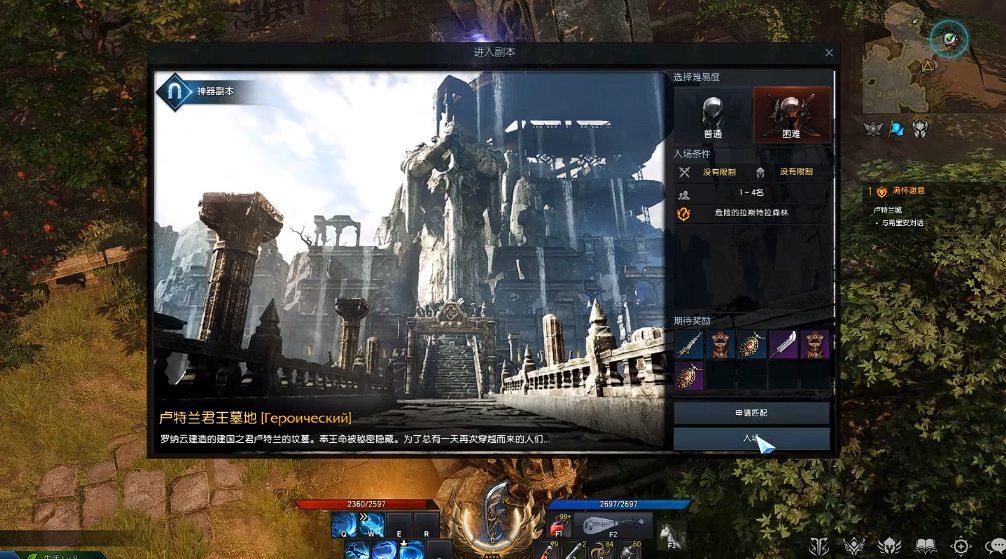Open the book journal menu icon

coord(925,546)
